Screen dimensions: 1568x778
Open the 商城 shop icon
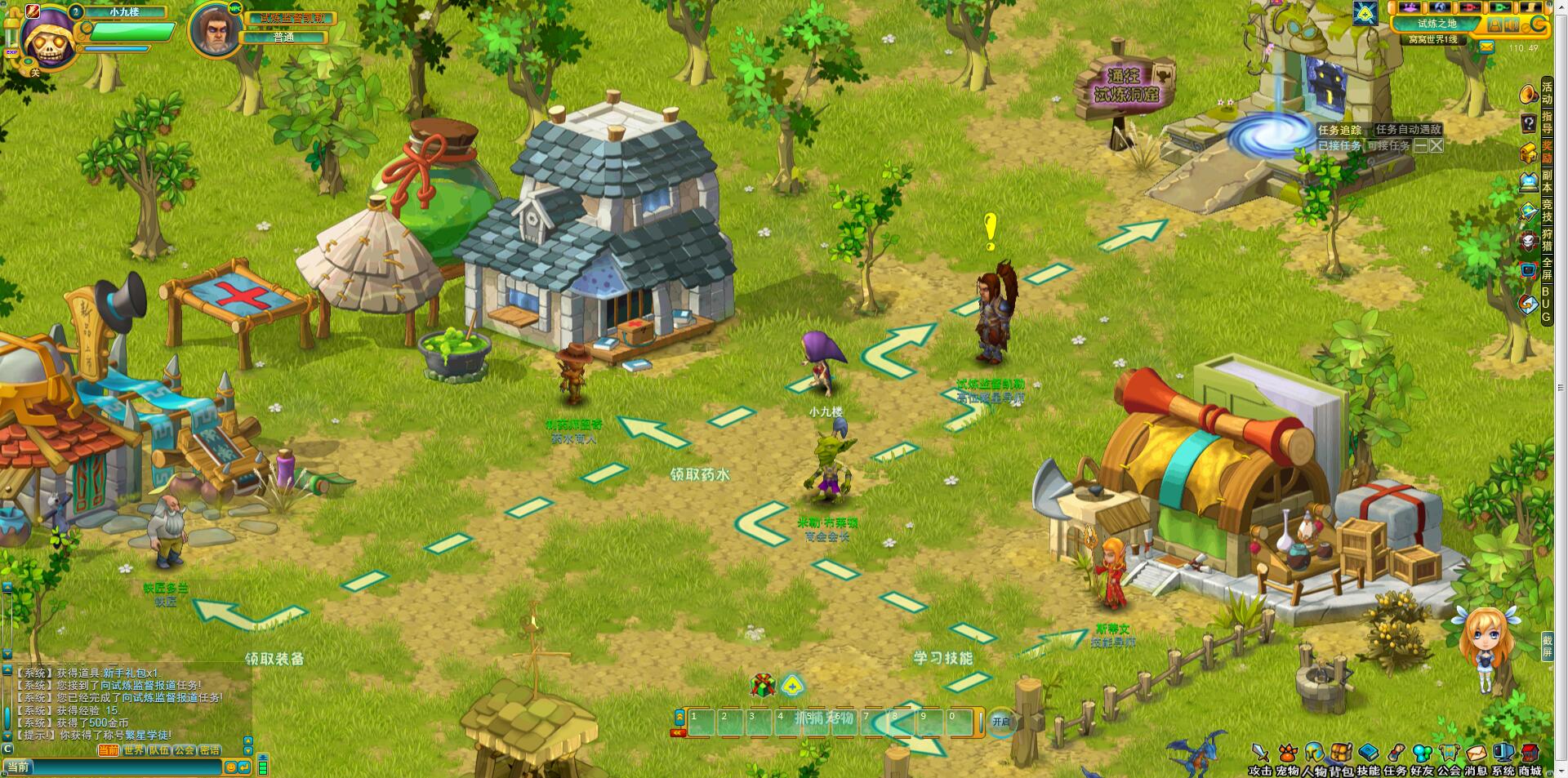pos(1530,753)
